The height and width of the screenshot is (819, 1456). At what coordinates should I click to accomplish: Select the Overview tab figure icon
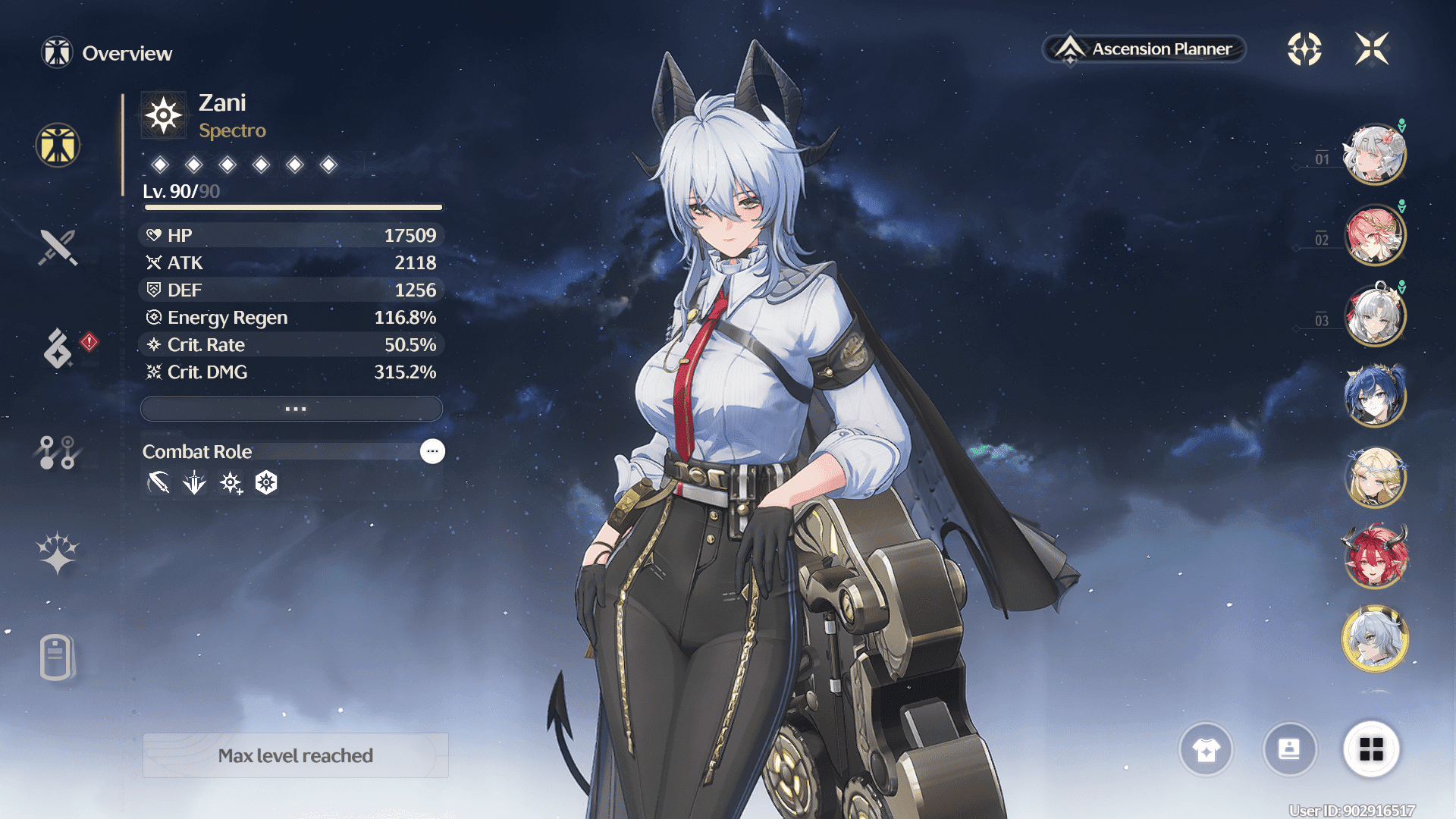click(58, 145)
